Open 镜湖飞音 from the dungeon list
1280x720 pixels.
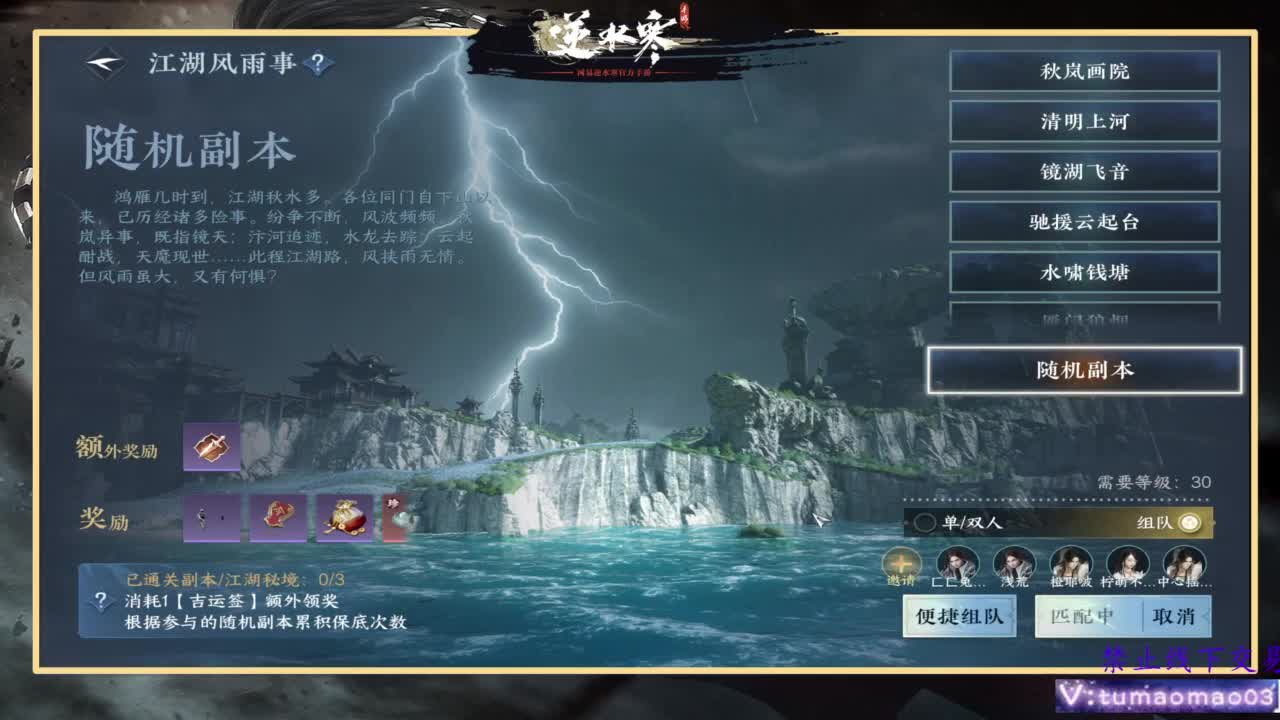coord(1085,171)
